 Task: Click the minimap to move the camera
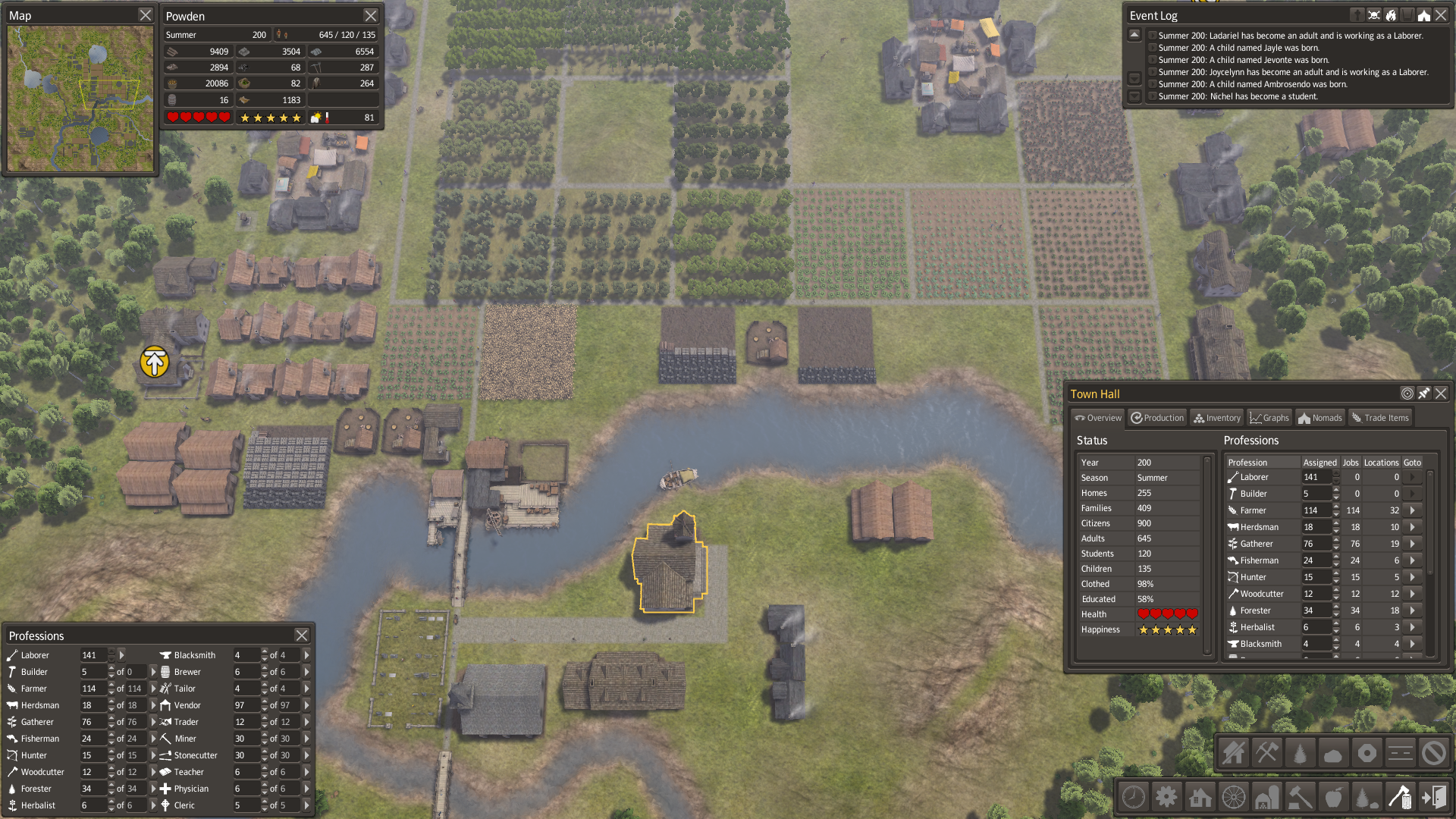click(x=80, y=99)
